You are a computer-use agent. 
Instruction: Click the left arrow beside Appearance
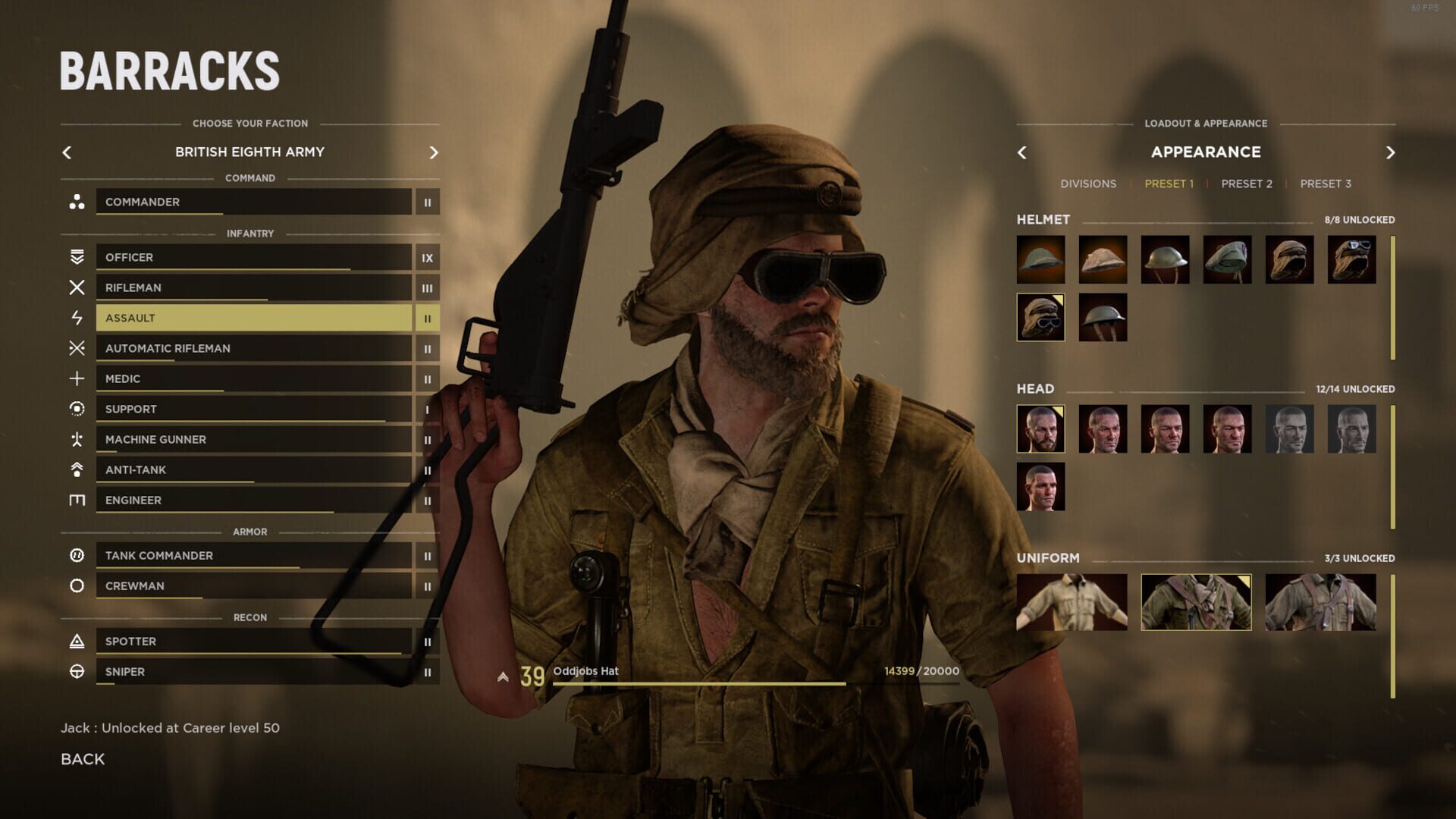click(x=1021, y=152)
